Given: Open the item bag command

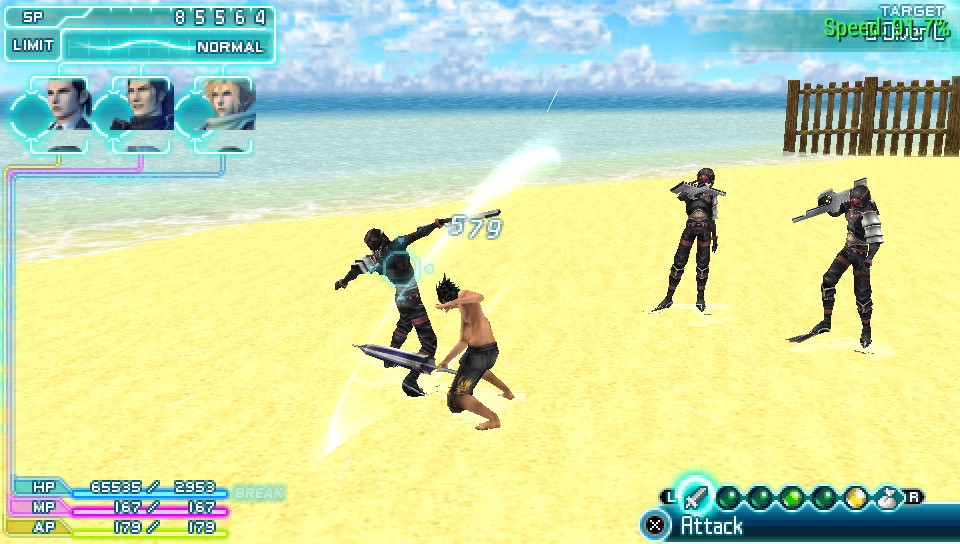Looking at the screenshot, I should pyautogui.click(x=886, y=497).
